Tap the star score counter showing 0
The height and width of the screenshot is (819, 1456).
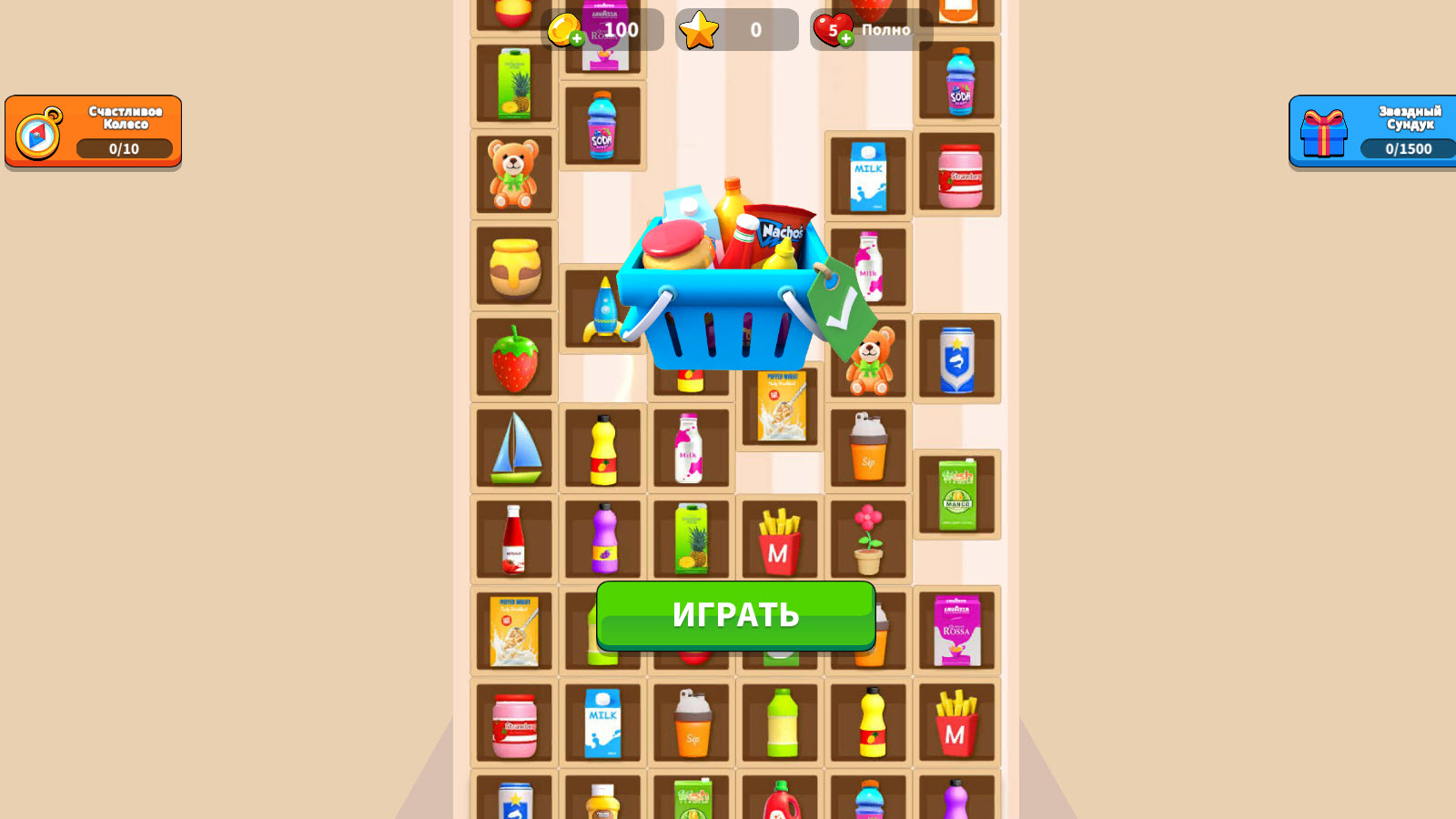click(x=737, y=29)
